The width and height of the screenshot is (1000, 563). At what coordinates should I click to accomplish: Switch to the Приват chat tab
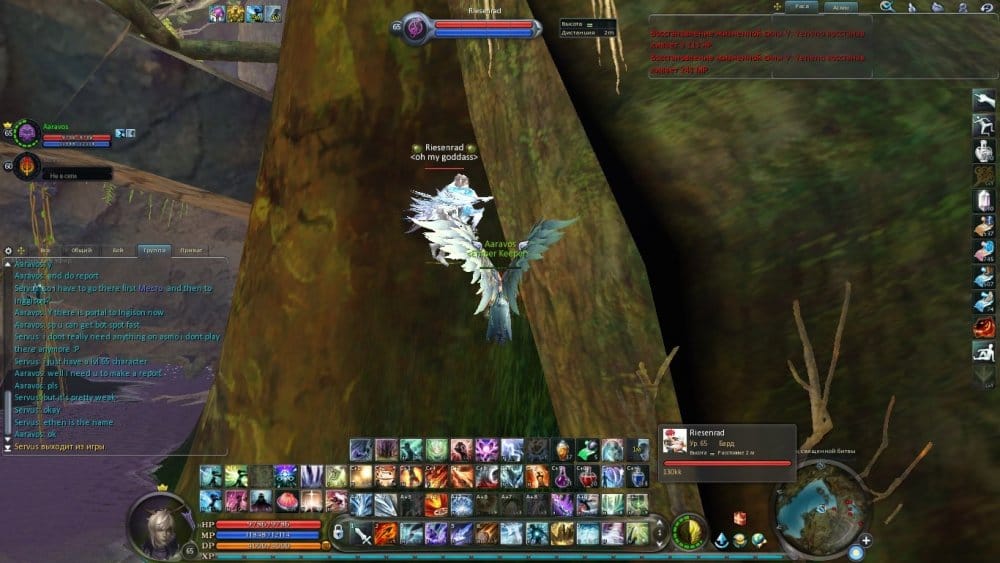coord(191,250)
